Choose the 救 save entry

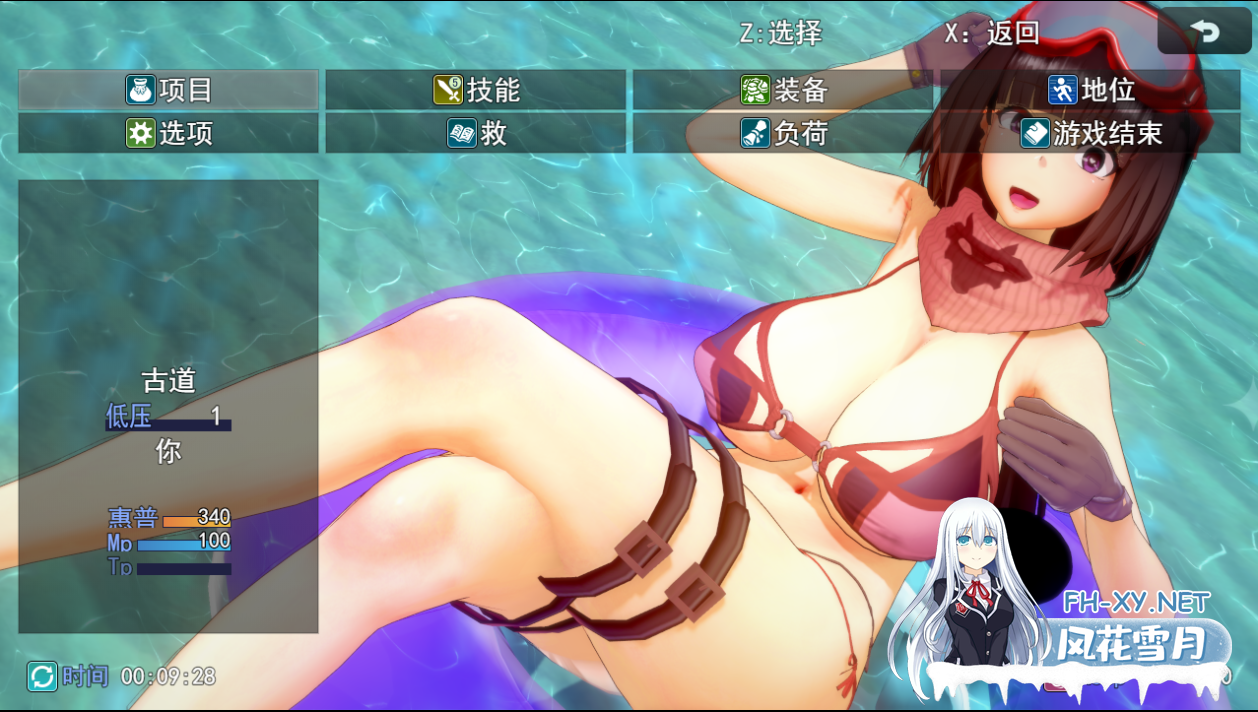coord(476,133)
